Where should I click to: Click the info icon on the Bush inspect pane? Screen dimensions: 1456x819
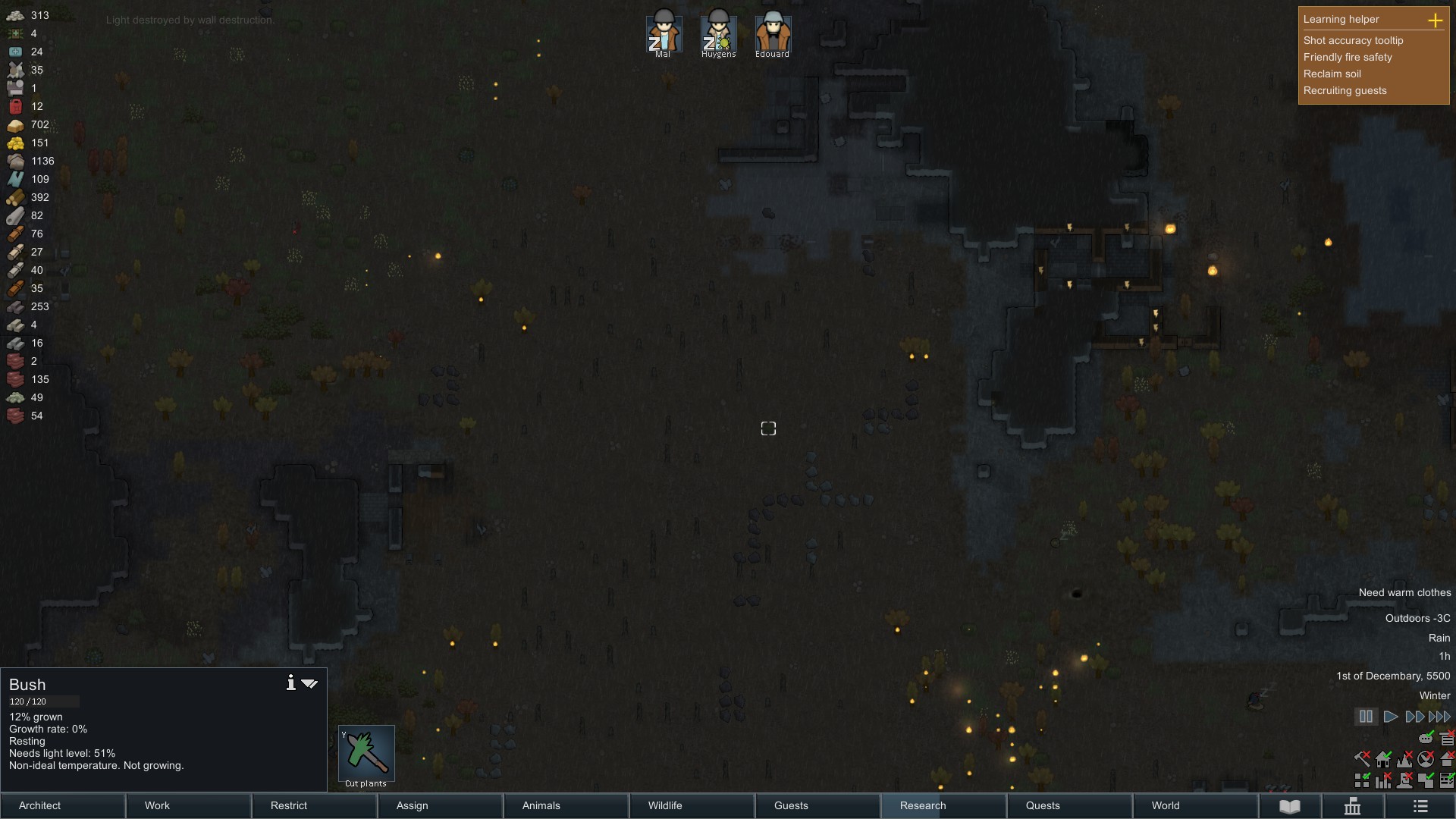pyautogui.click(x=290, y=683)
